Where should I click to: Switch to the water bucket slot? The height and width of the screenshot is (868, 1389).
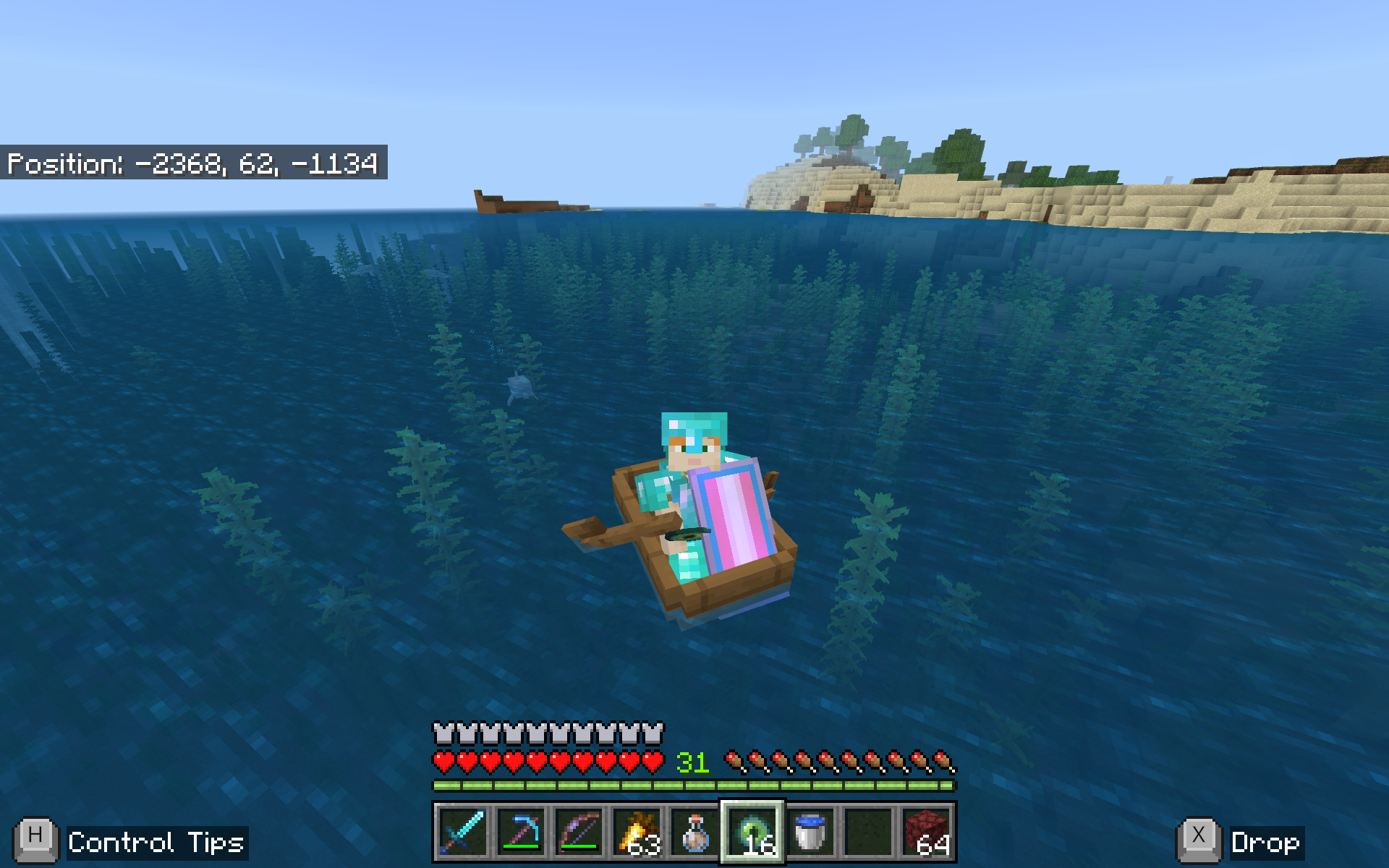(x=810, y=832)
